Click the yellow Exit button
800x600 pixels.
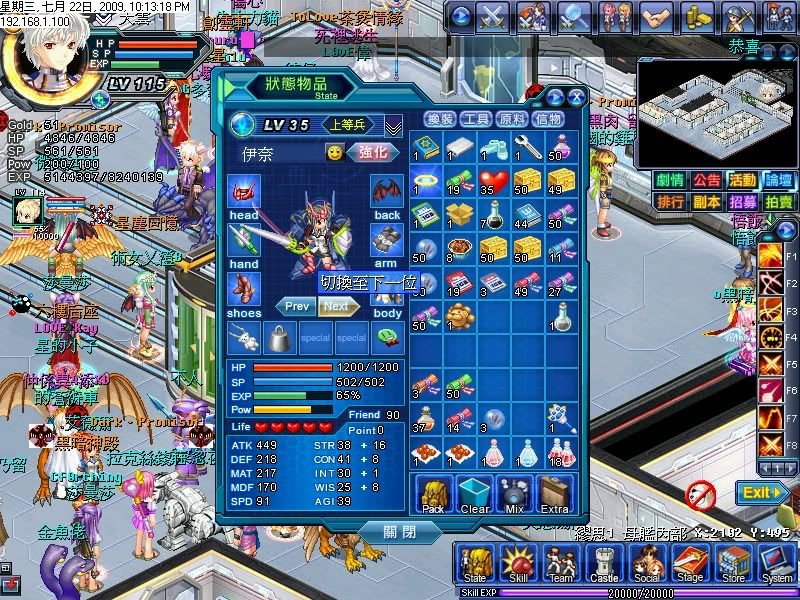762,492
